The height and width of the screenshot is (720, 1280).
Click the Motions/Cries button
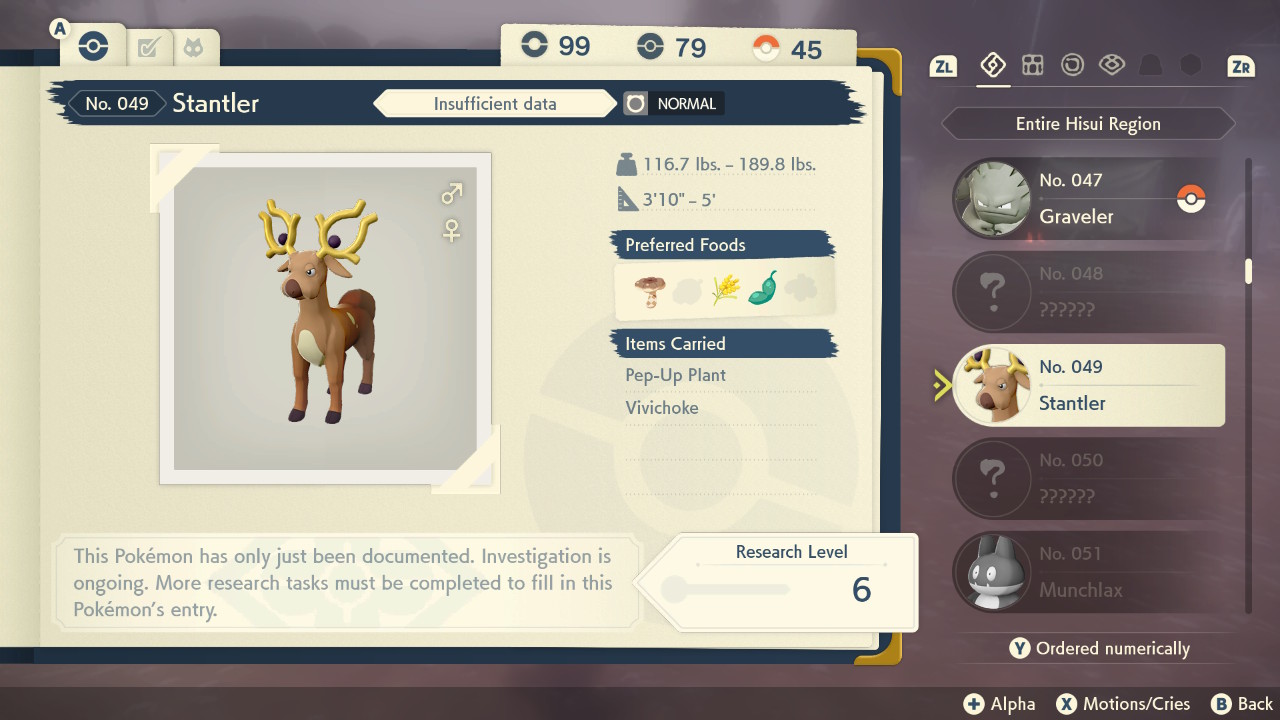1123,703
